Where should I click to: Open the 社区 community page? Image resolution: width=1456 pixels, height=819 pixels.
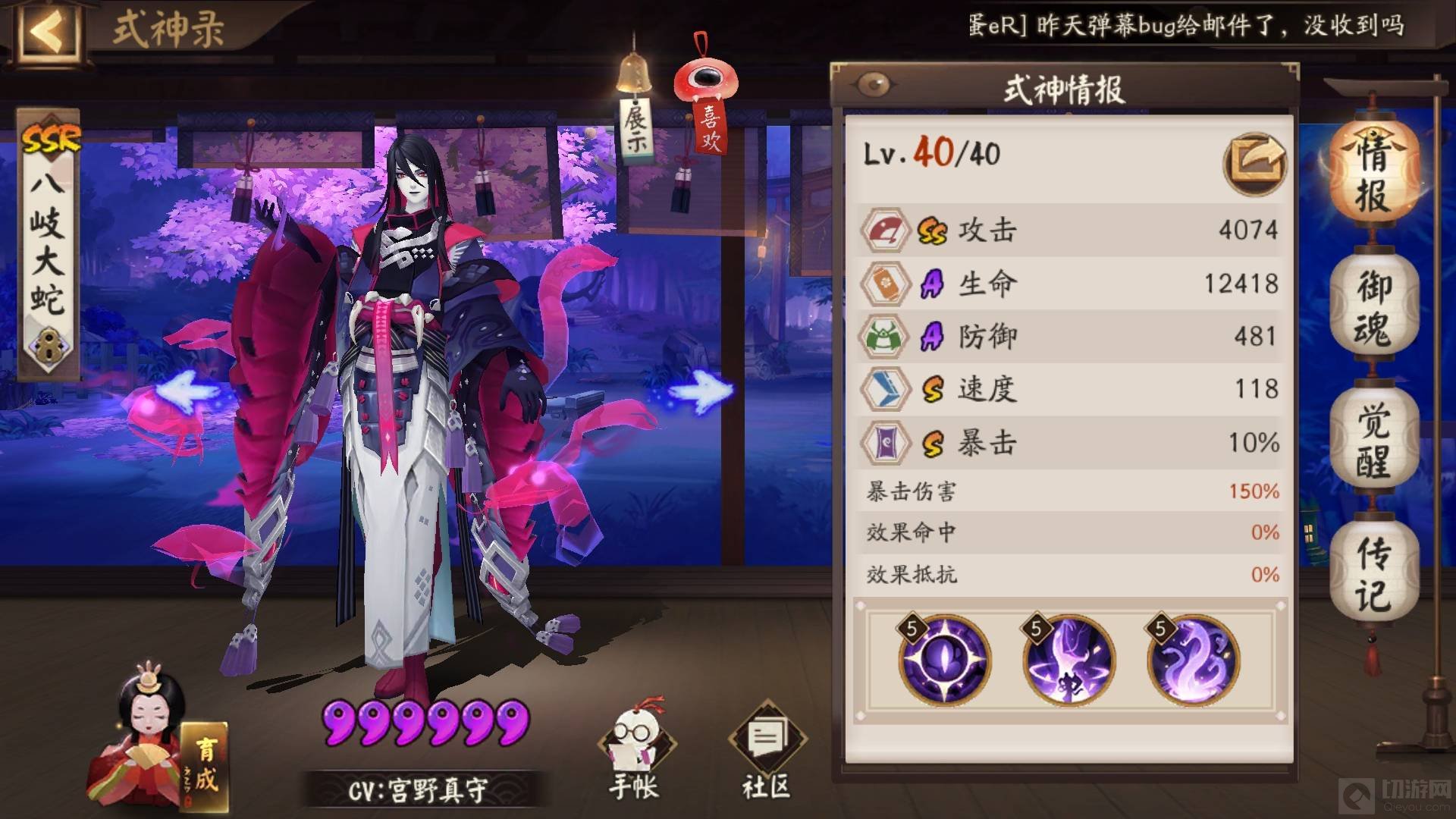coord(767,751)
